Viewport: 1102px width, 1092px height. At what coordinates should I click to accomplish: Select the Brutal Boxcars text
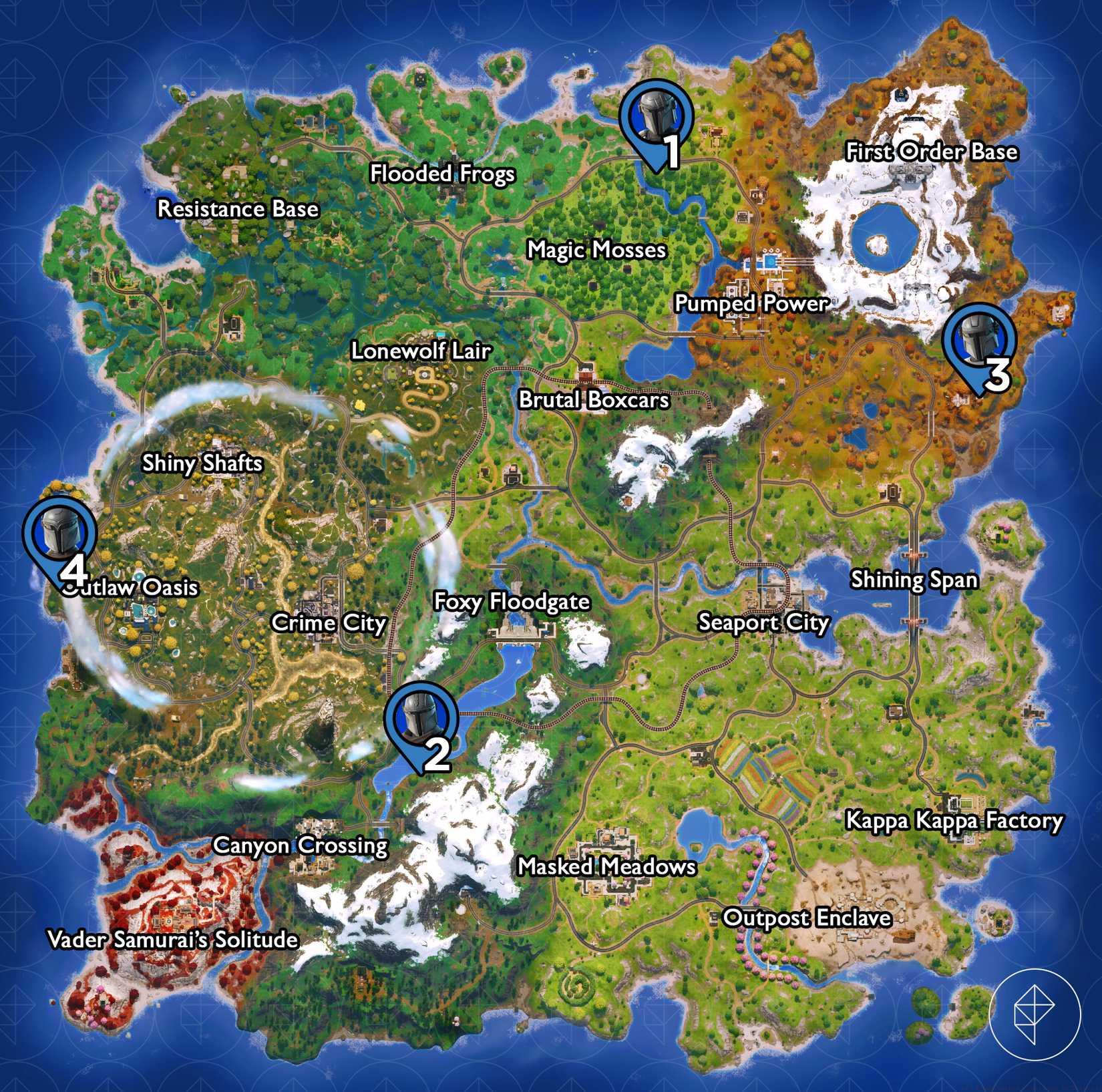pos(594,401)
